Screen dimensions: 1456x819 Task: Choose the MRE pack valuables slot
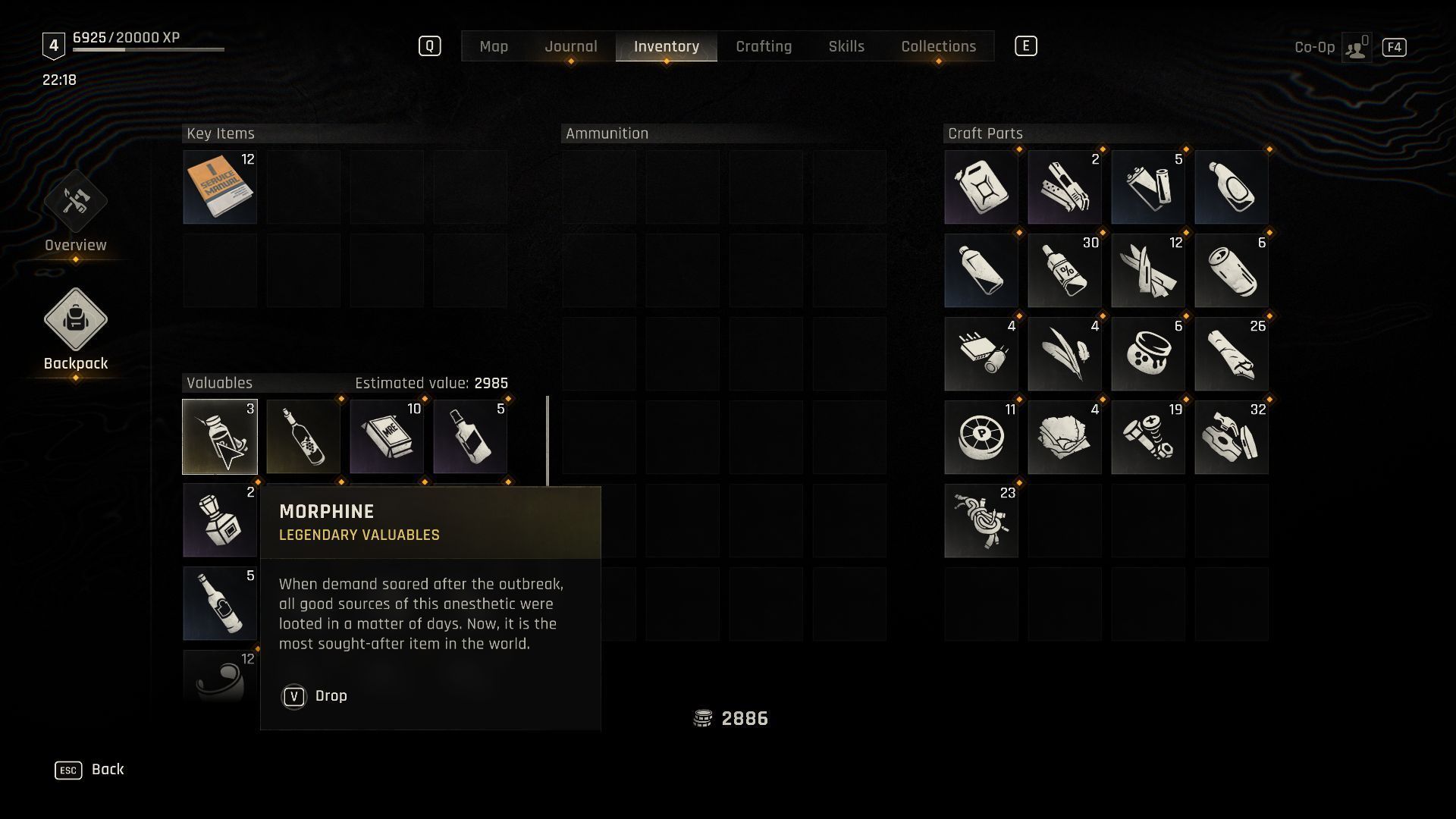point(387,437)
